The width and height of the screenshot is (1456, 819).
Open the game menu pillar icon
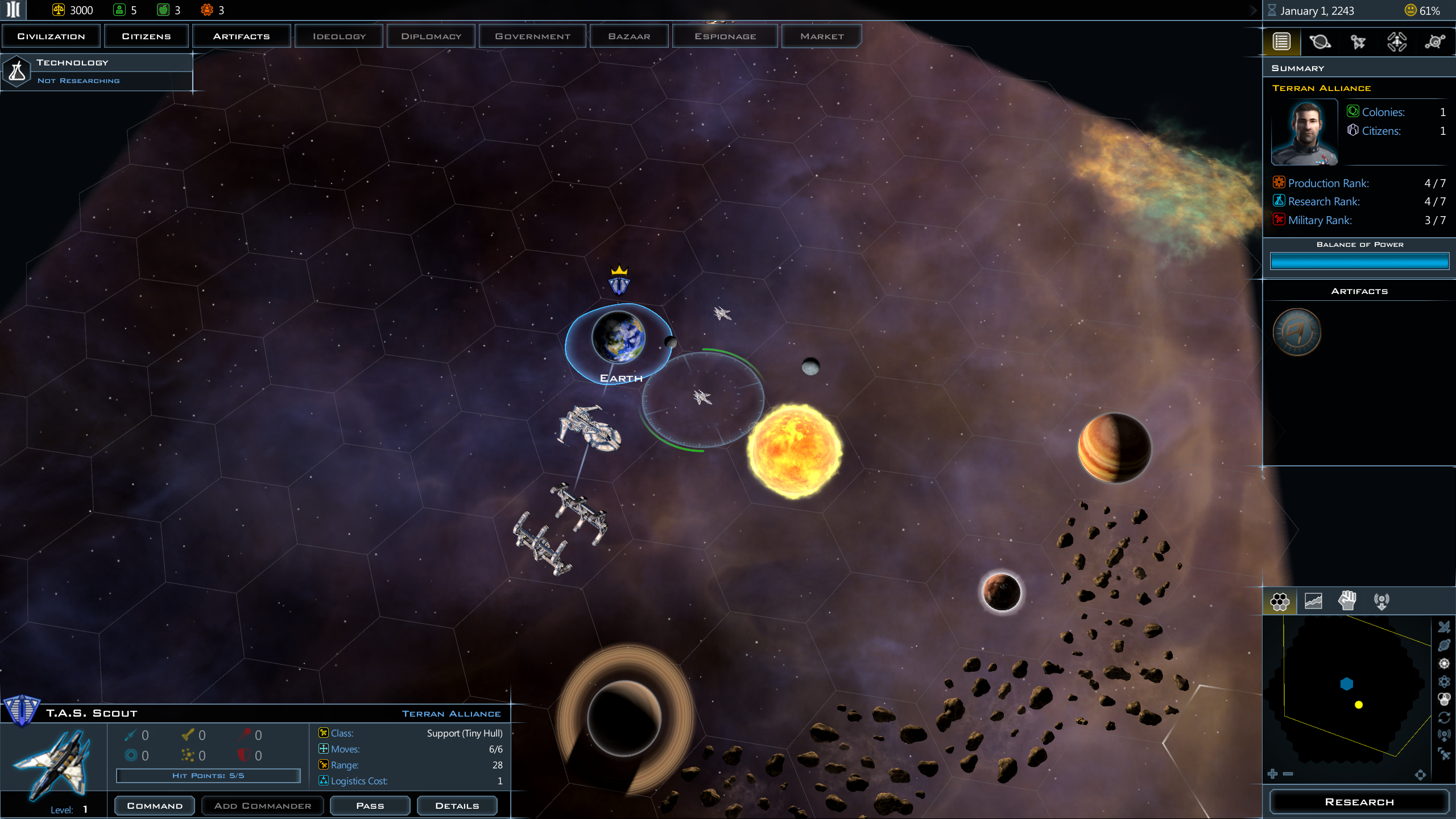pos(14,10)
